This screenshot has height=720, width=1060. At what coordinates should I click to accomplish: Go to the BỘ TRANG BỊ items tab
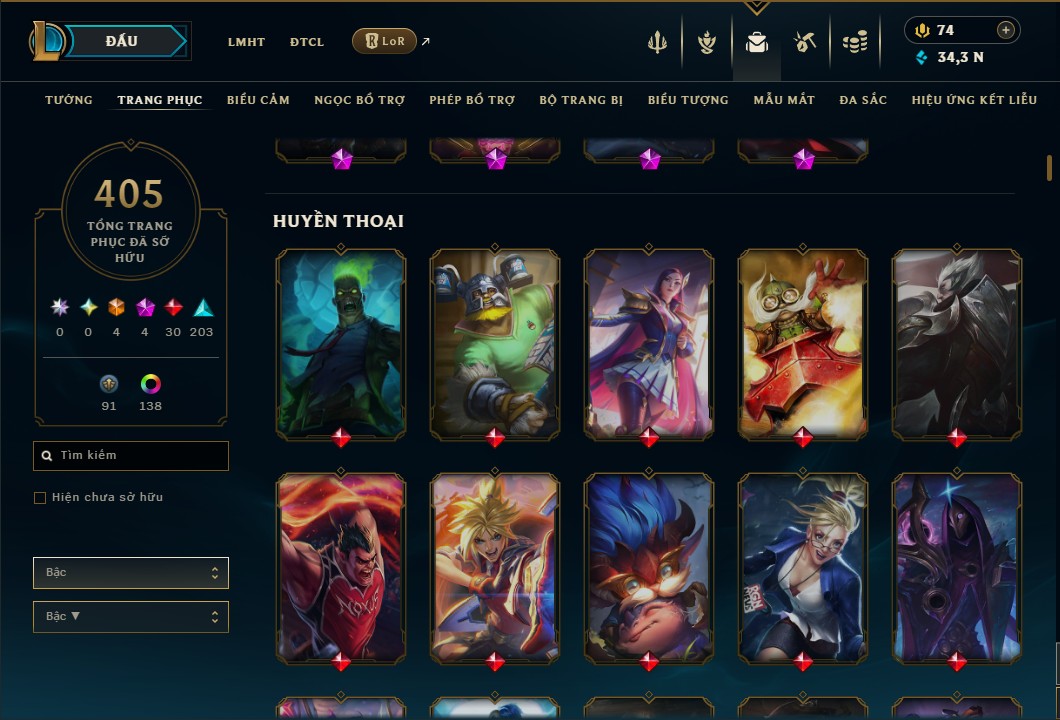tap(581, 100)
